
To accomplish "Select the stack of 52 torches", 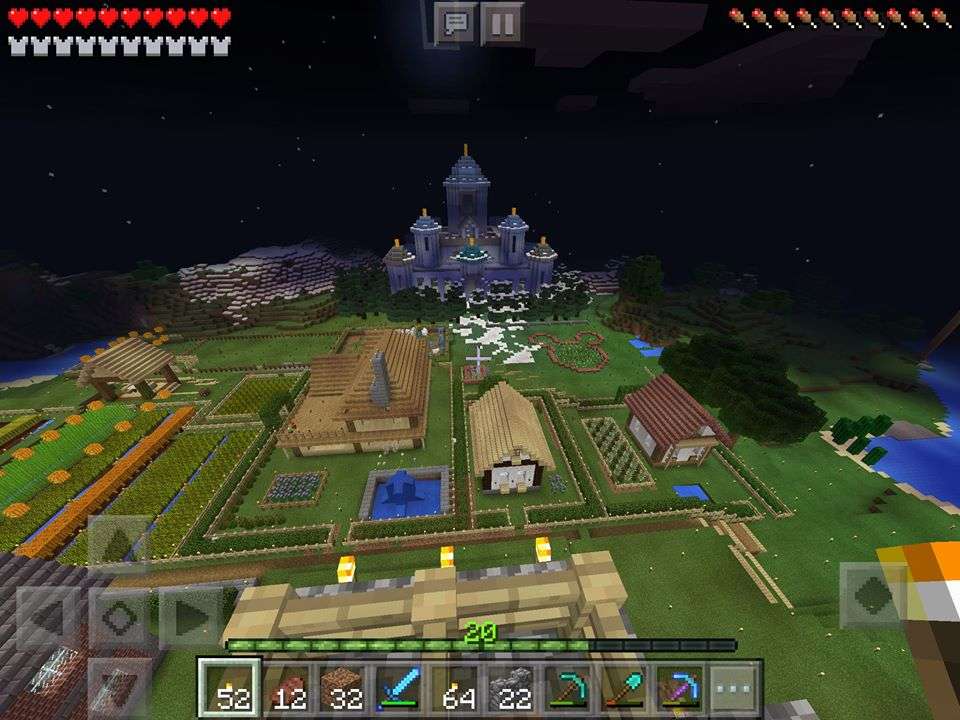I will click(x=230, y=688).
